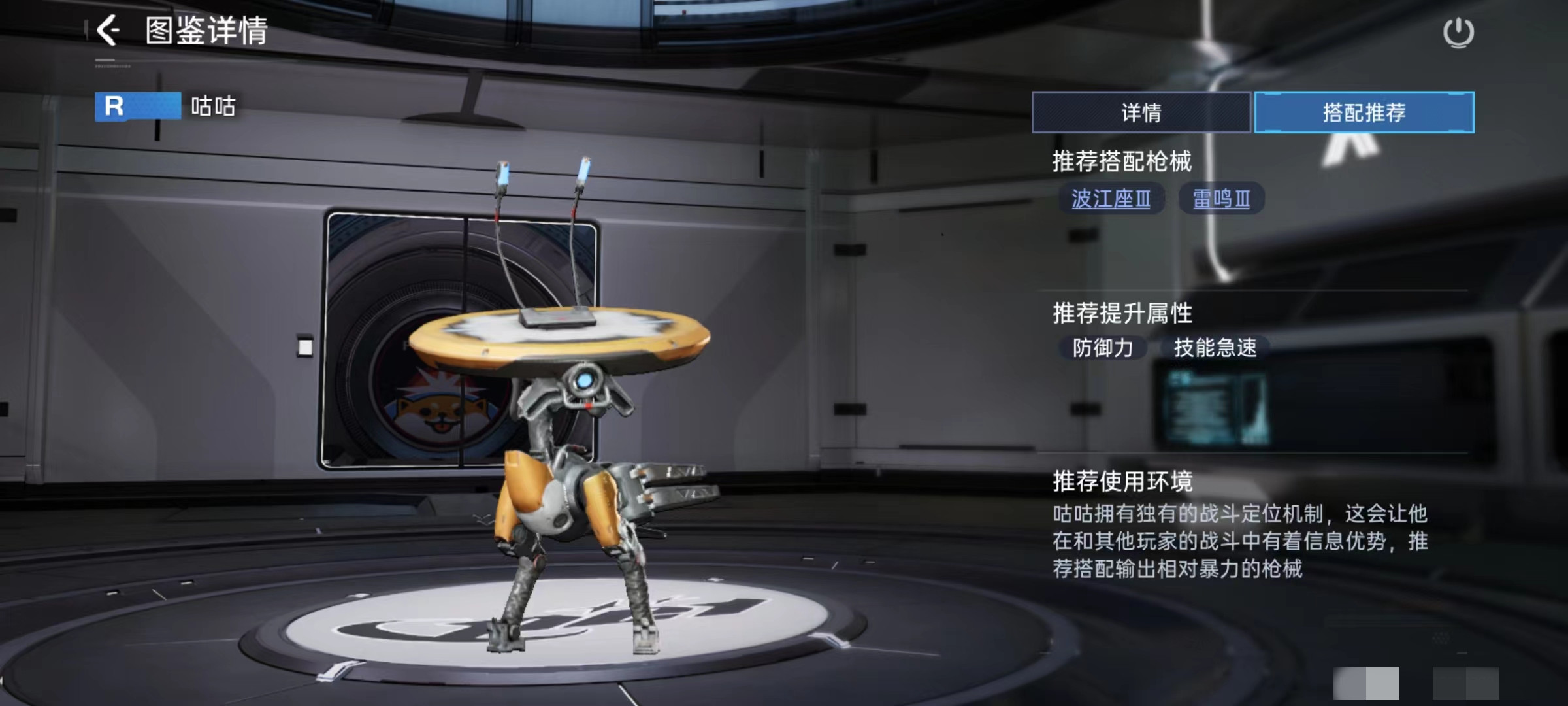
Task: Open the 雷鸣Ⅲ weapon link
Action: 1221,199
